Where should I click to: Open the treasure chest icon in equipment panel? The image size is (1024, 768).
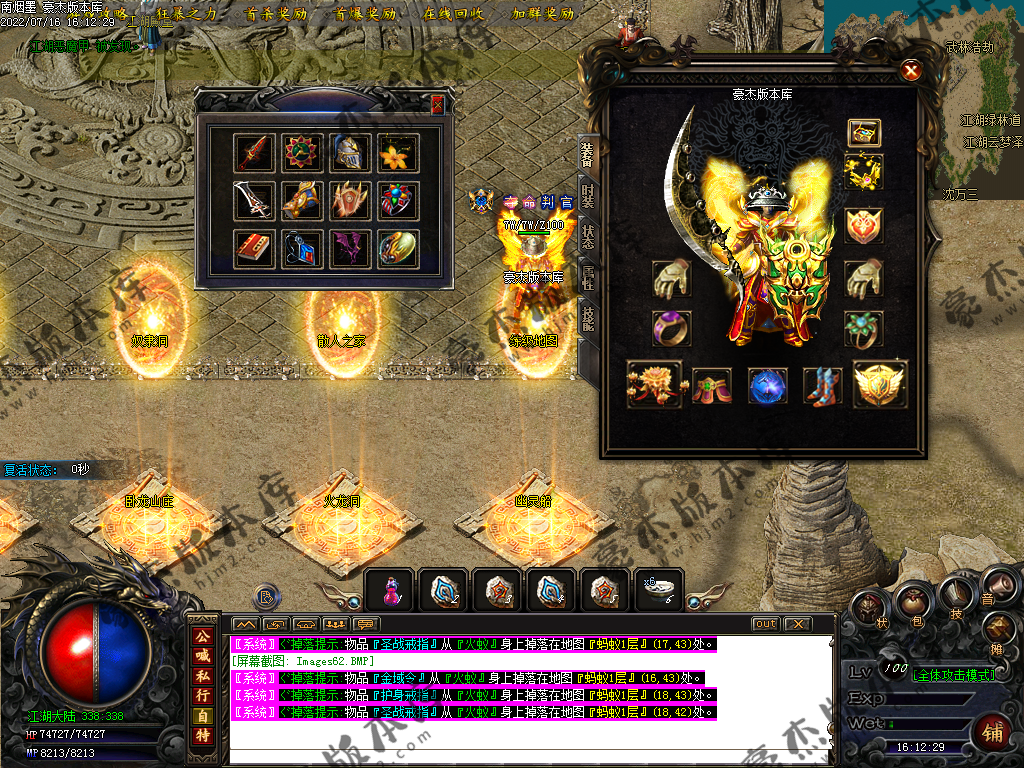pos(863,132)
